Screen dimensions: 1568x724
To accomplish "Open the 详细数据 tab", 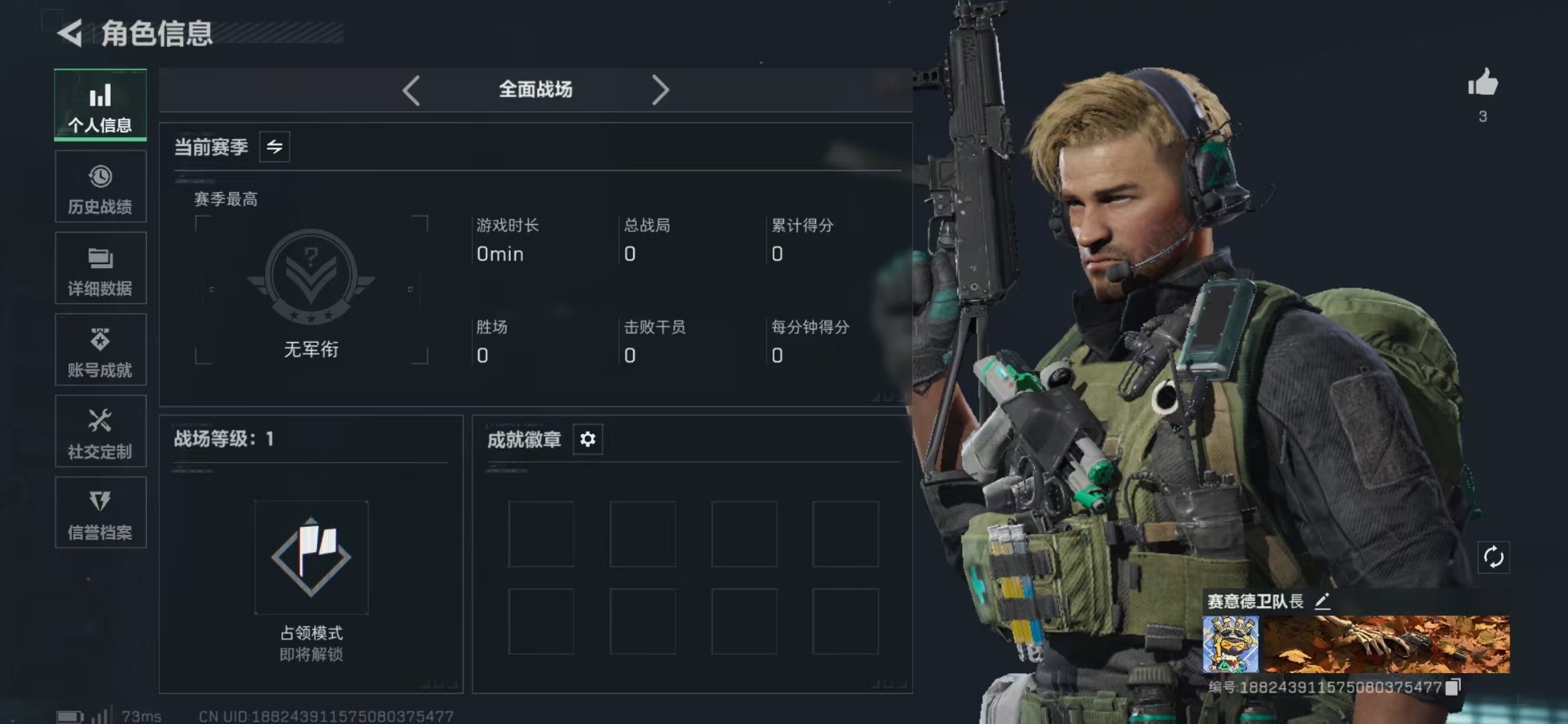I will point(101,269).
